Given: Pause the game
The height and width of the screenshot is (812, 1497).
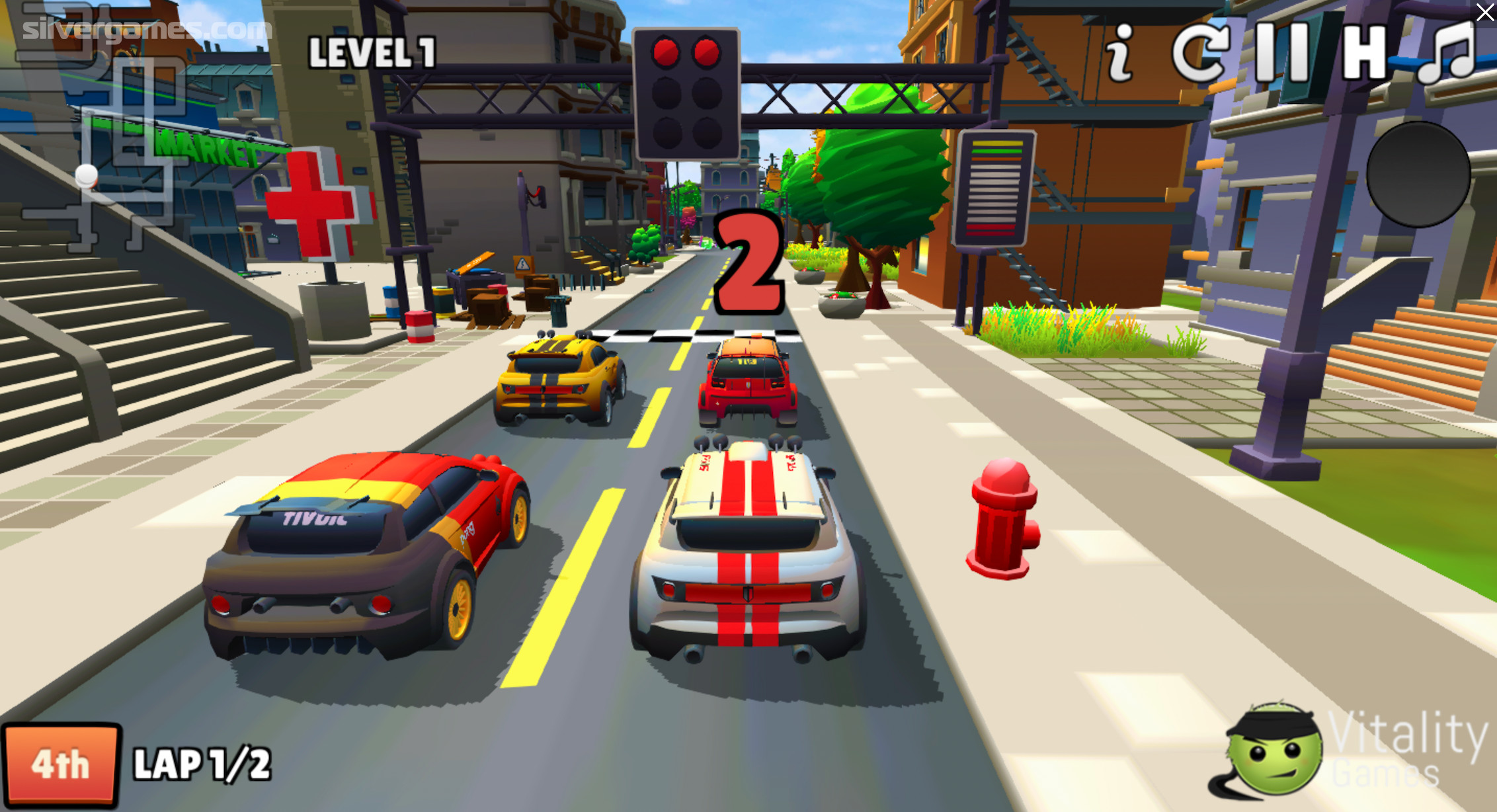Looking at the screenshot, I should tap(1282, 53).
